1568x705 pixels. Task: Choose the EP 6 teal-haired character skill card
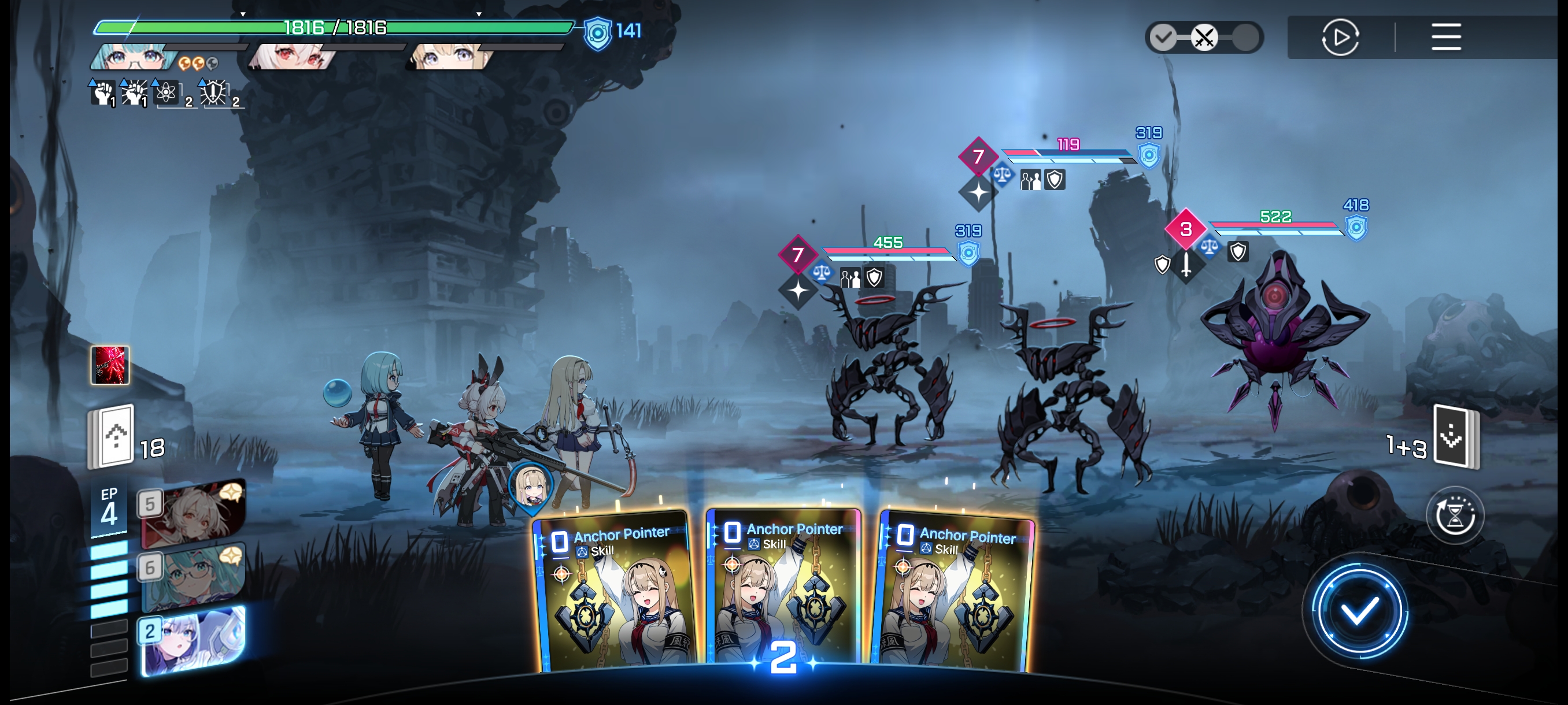pyautogui.click(x=194, y=577)
